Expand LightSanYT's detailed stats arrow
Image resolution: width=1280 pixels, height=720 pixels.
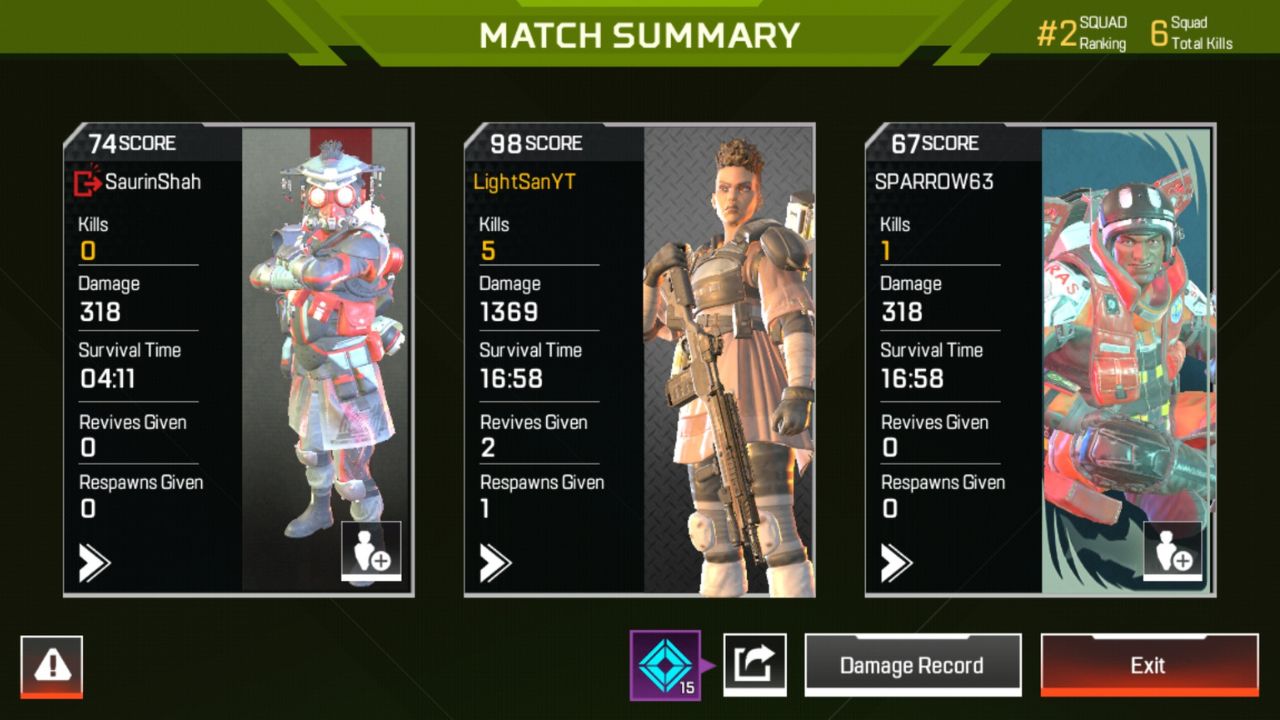click(x=495, y=563)
